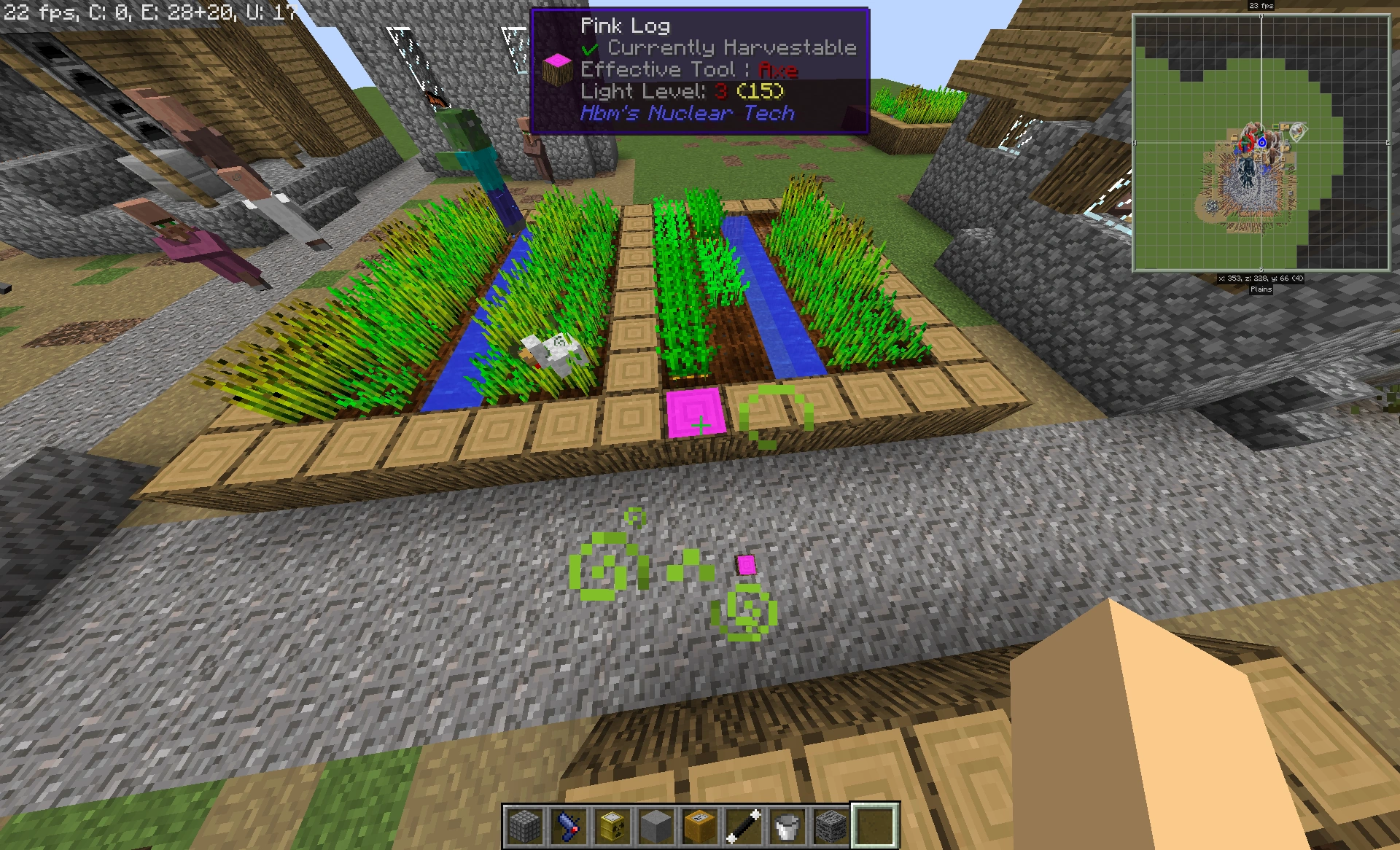Image resolution: width=1400 pixels, height=850 pixels.
Task: Click the Plains biome label under the minimap
Action: 1261,290
